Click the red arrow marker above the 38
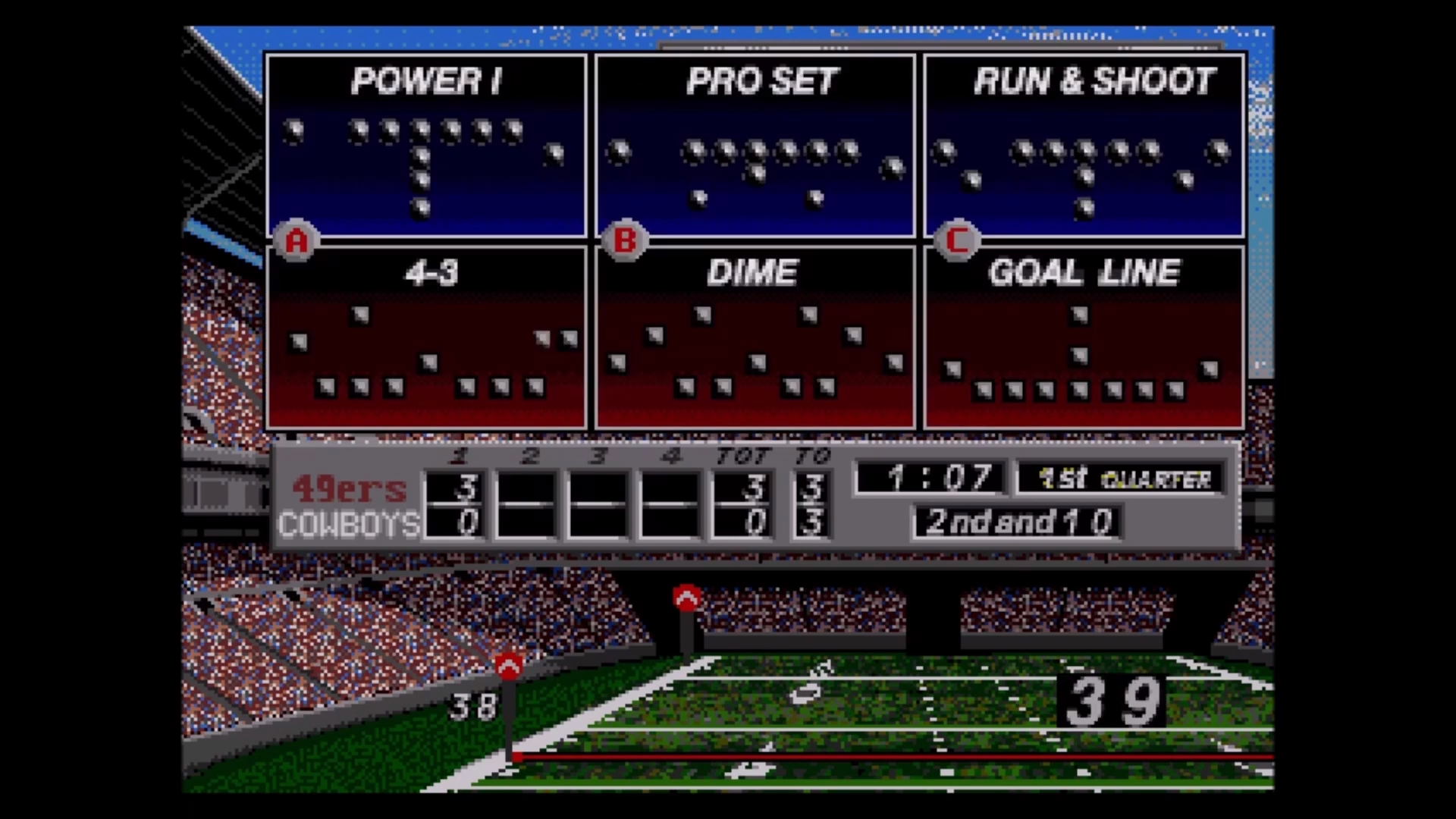 click(x=507, y=665)
